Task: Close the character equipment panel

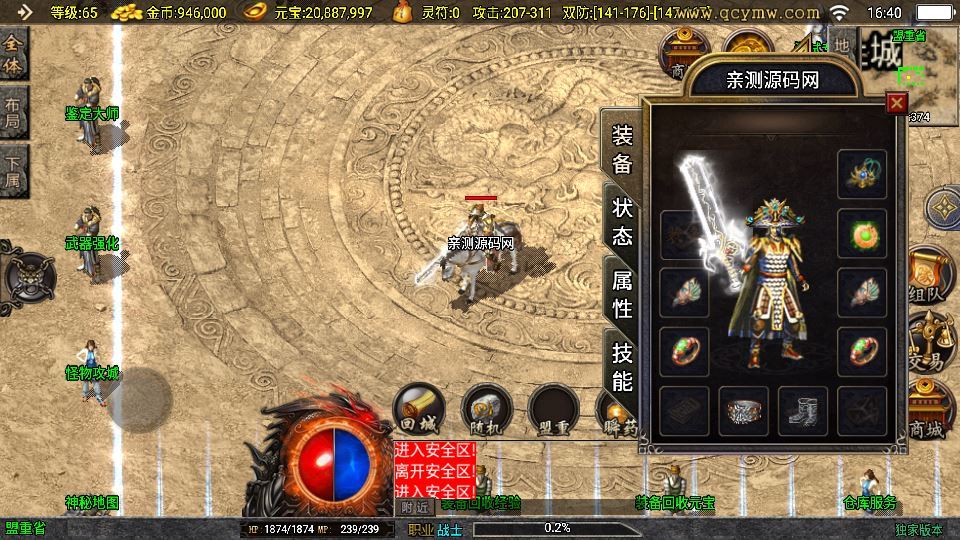Action: 897,103
